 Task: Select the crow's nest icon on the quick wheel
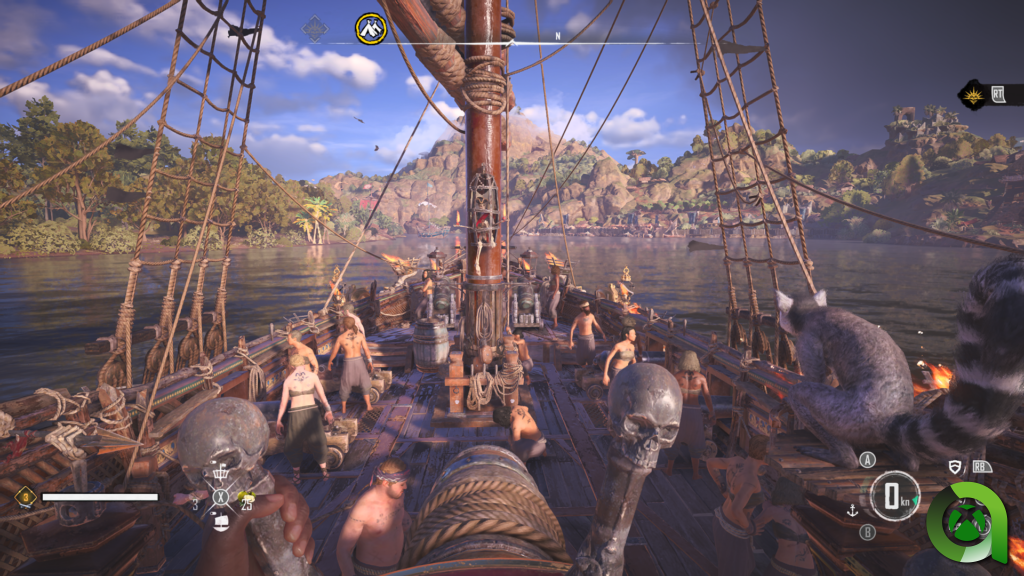point(221,473)
